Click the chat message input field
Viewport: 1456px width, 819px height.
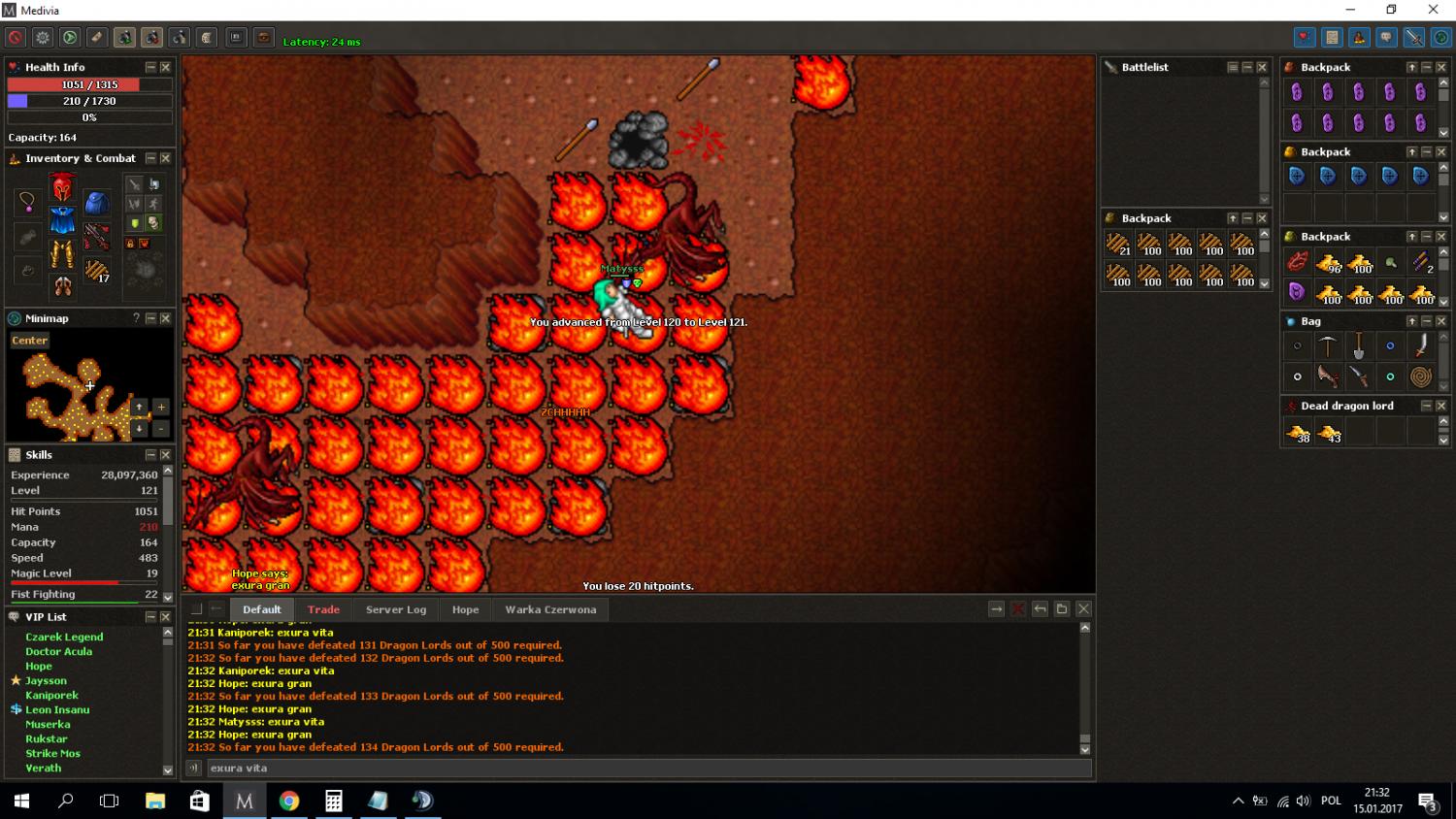pos(641,768)
